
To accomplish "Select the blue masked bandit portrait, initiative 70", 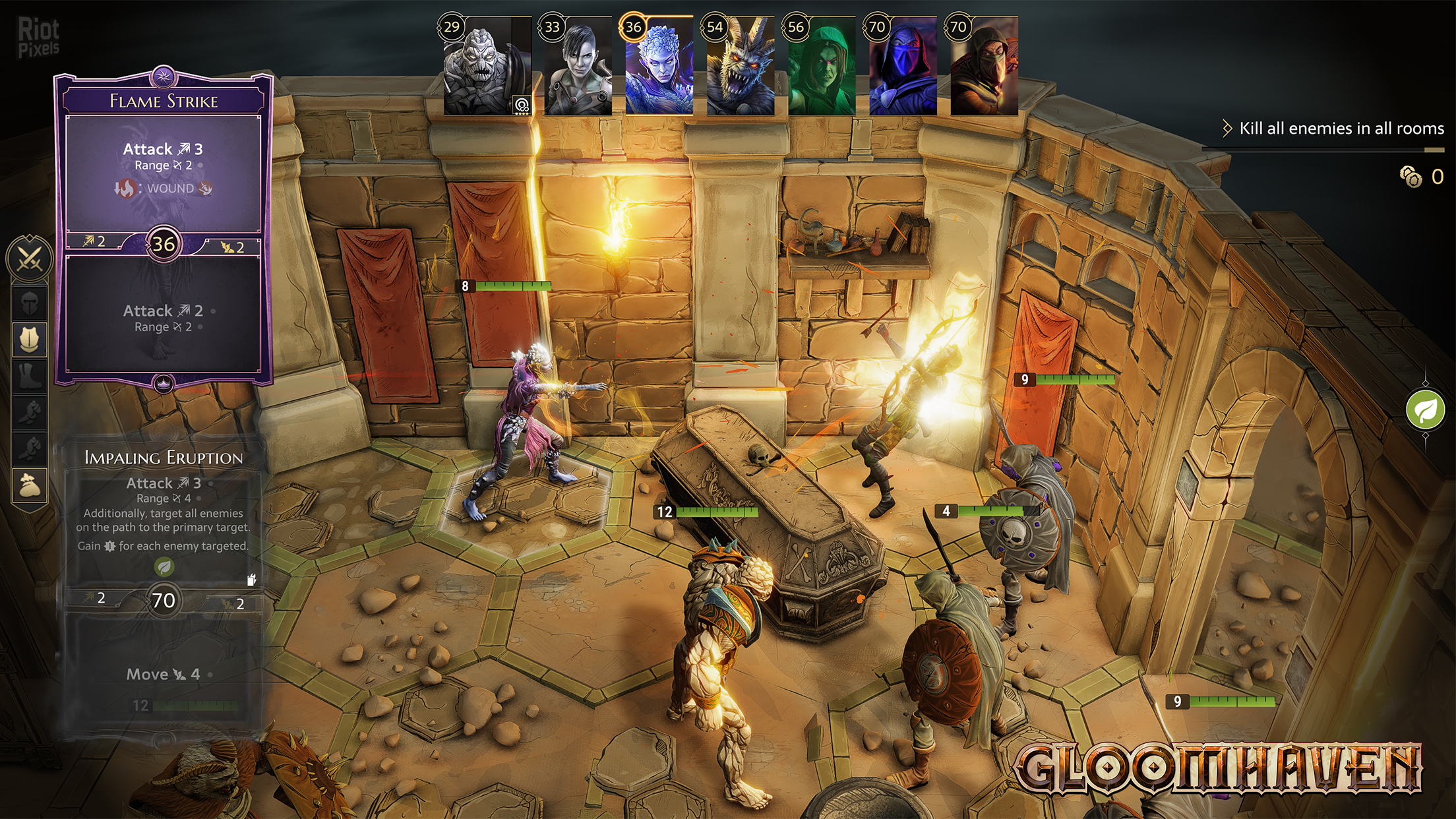I will (903, 67).
